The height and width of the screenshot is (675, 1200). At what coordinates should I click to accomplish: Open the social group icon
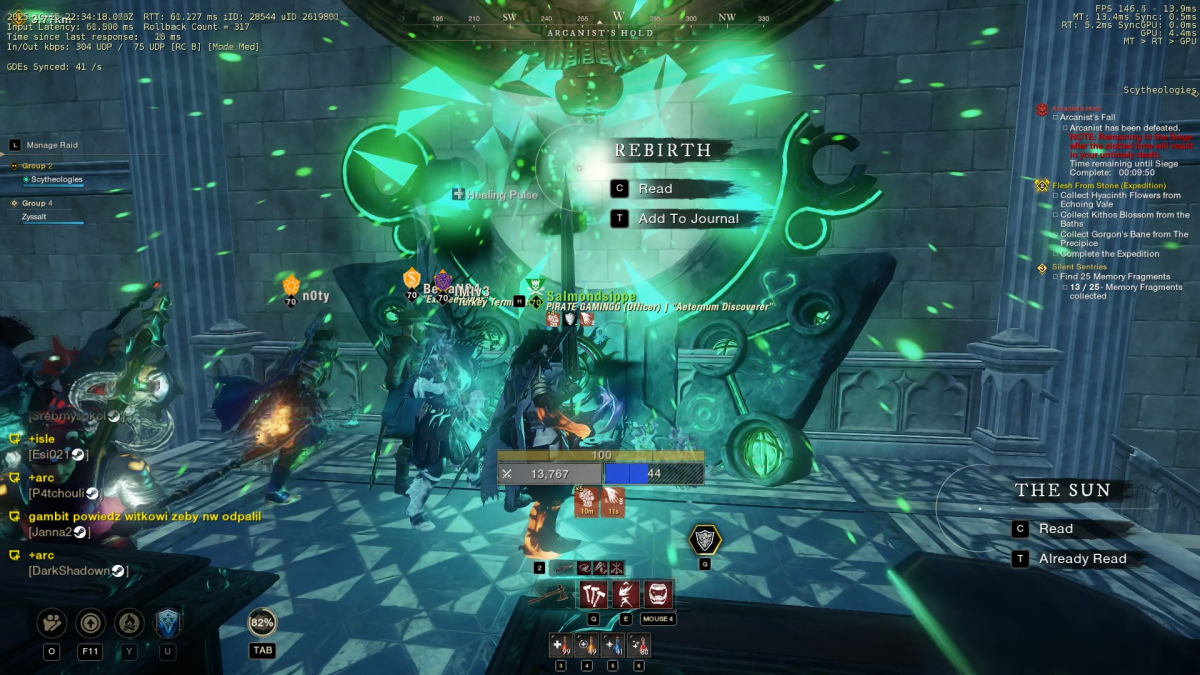52,623
